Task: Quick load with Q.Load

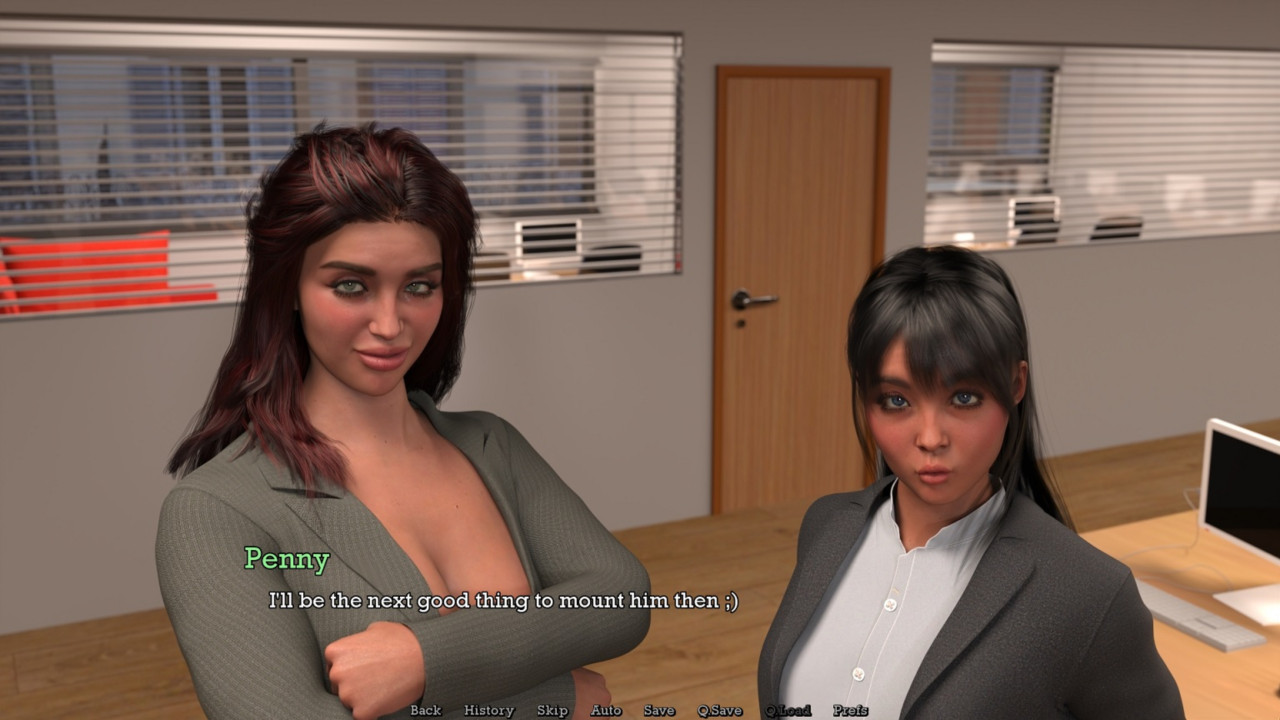Action: coord(788,710)
